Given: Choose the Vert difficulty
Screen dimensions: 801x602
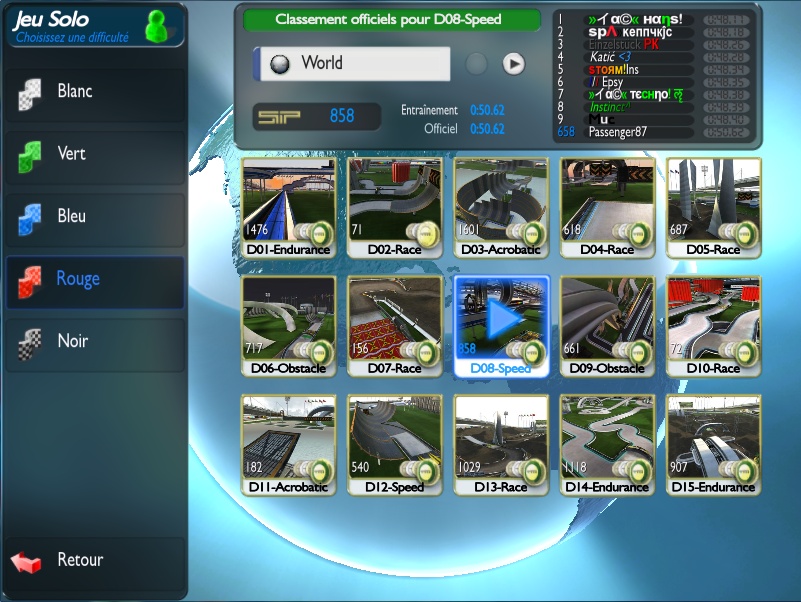Looking at the screenshot, I should (94, 154).
